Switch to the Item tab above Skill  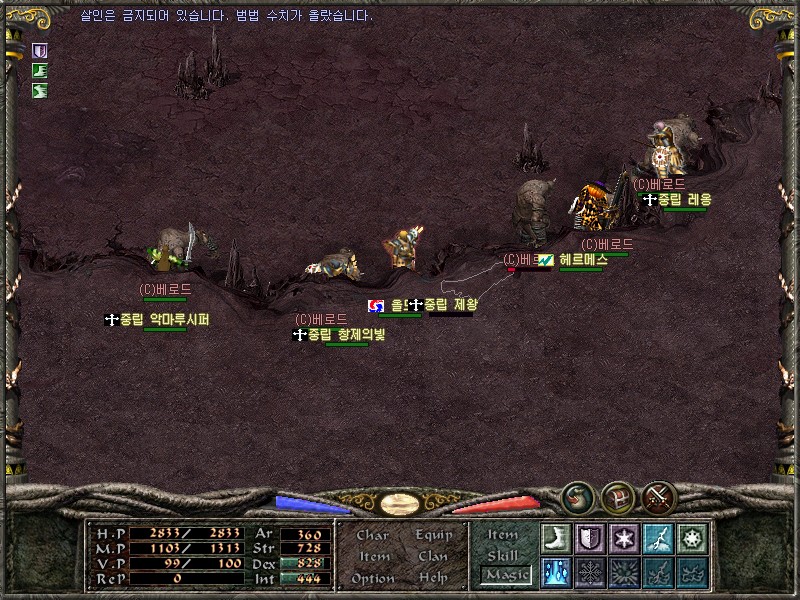click(x=503, y=535)
